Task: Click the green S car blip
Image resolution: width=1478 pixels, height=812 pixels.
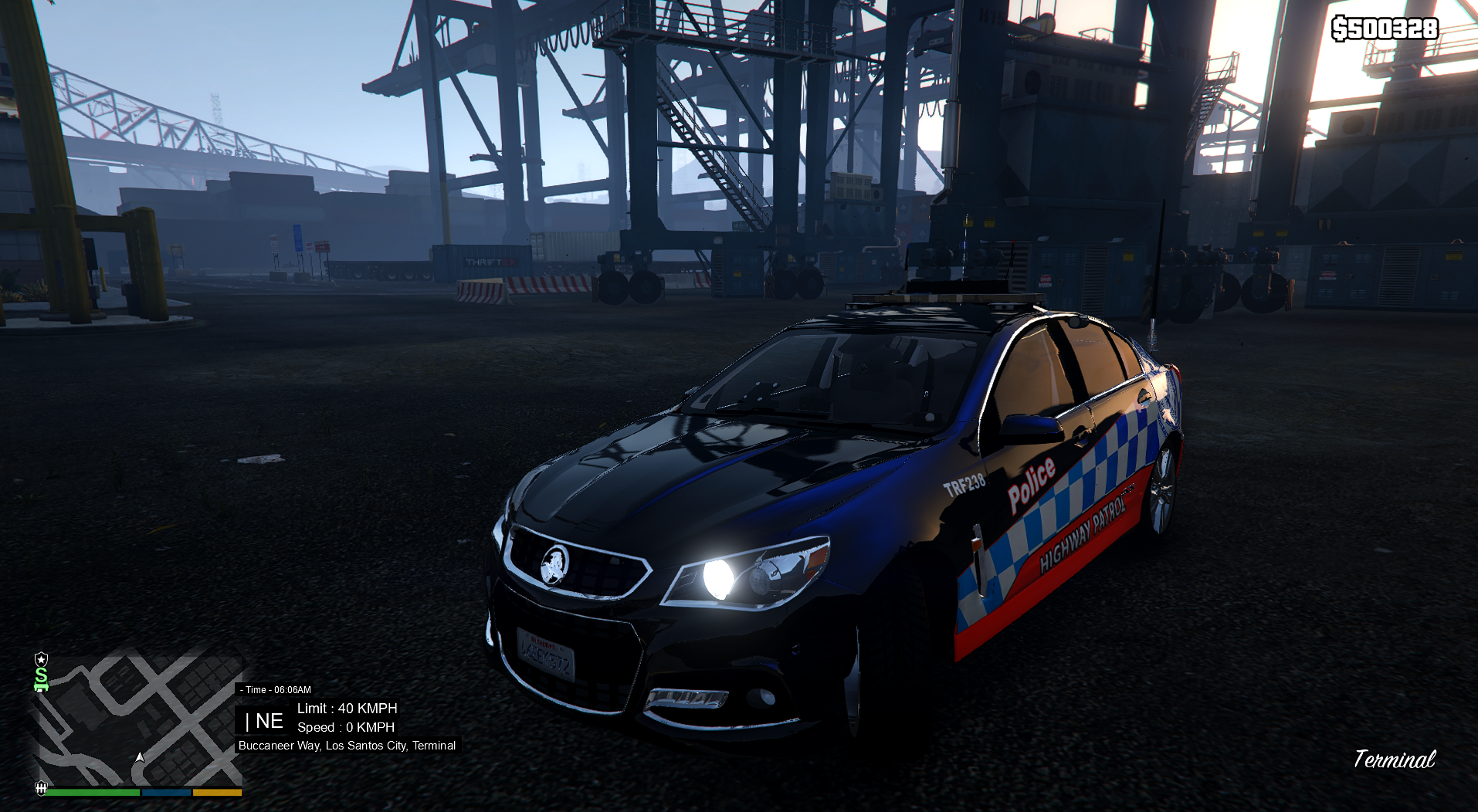Action: (x=42, y=679)
